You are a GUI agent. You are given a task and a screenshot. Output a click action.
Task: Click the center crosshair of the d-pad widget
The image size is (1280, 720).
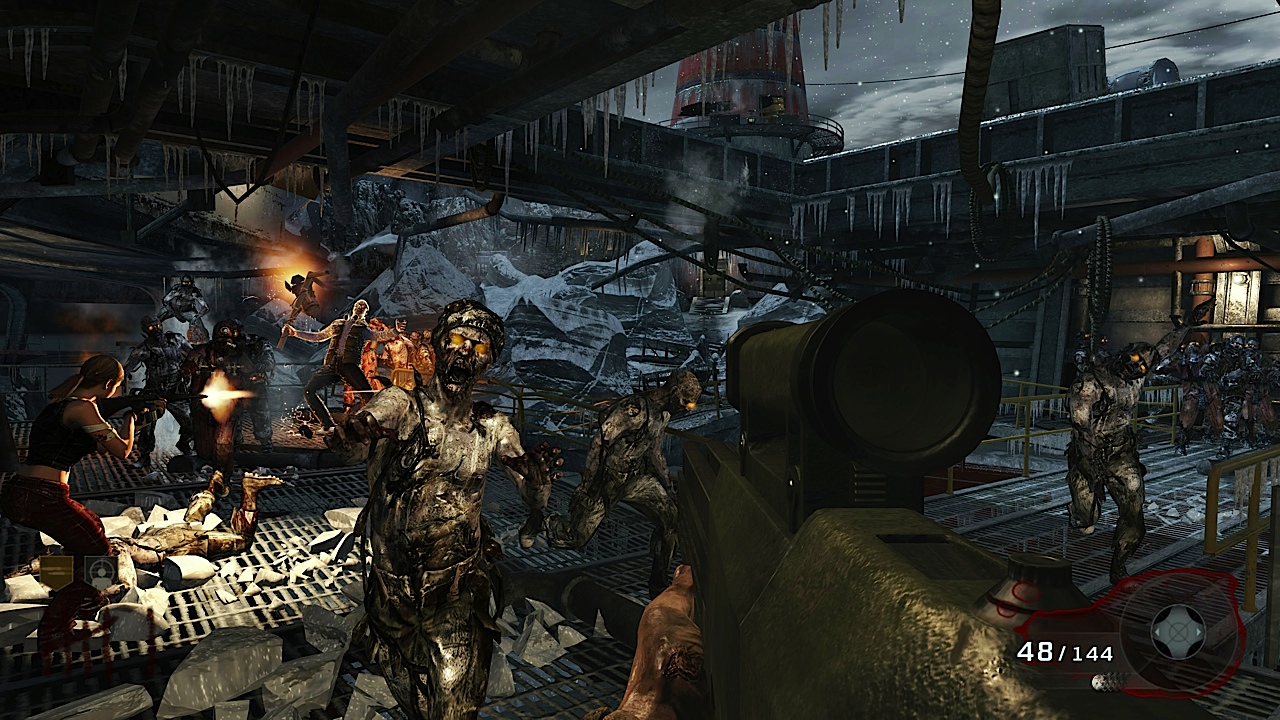click(x=1177, y=631)
